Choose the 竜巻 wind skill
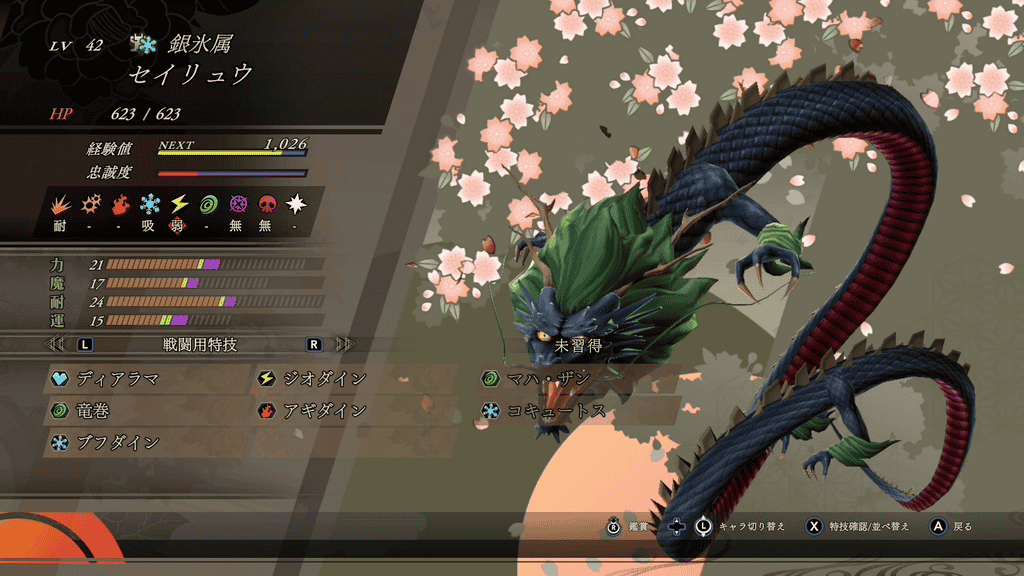 [90, 411]
